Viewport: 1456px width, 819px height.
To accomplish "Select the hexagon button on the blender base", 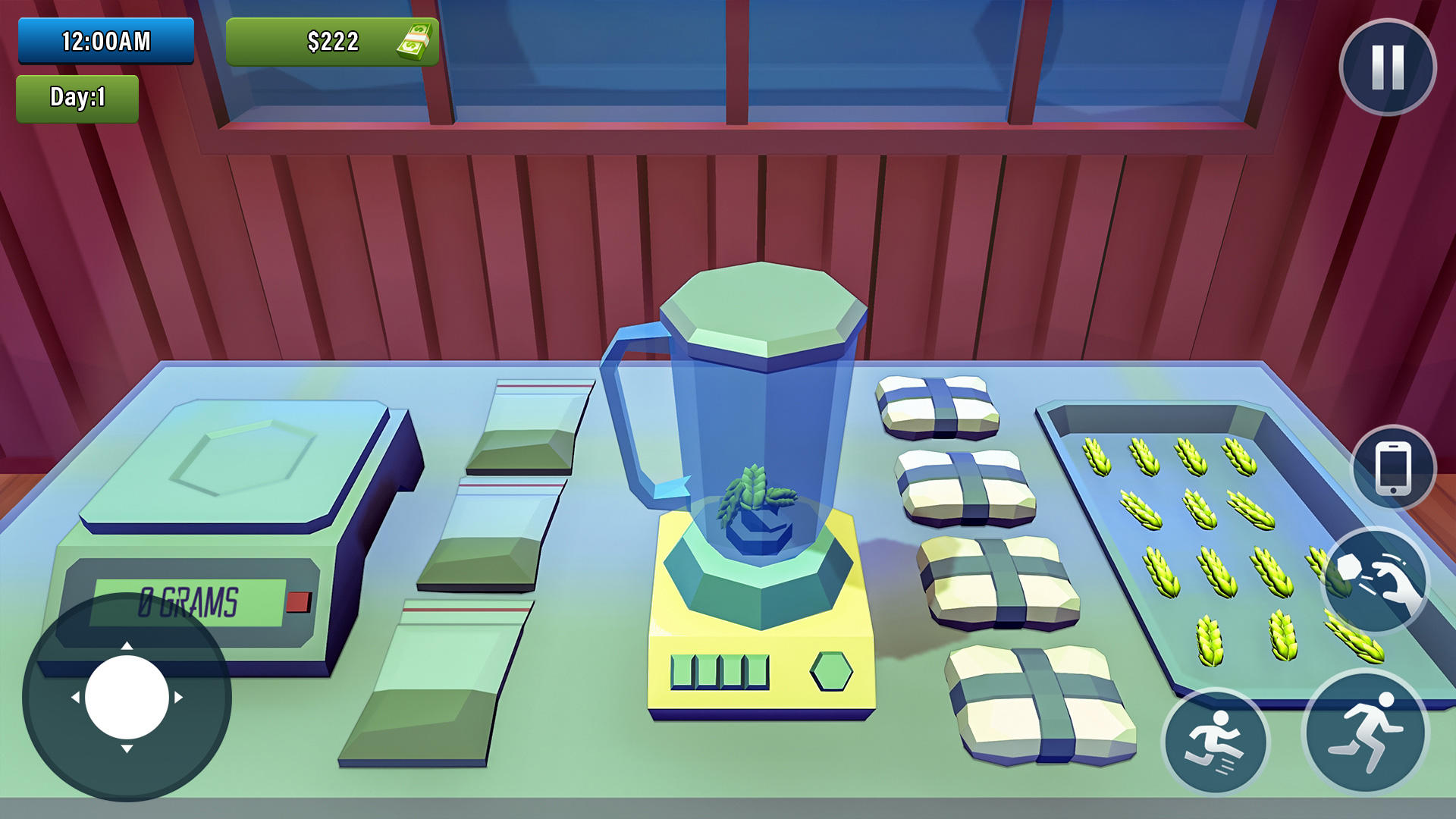I will (832, 671).
